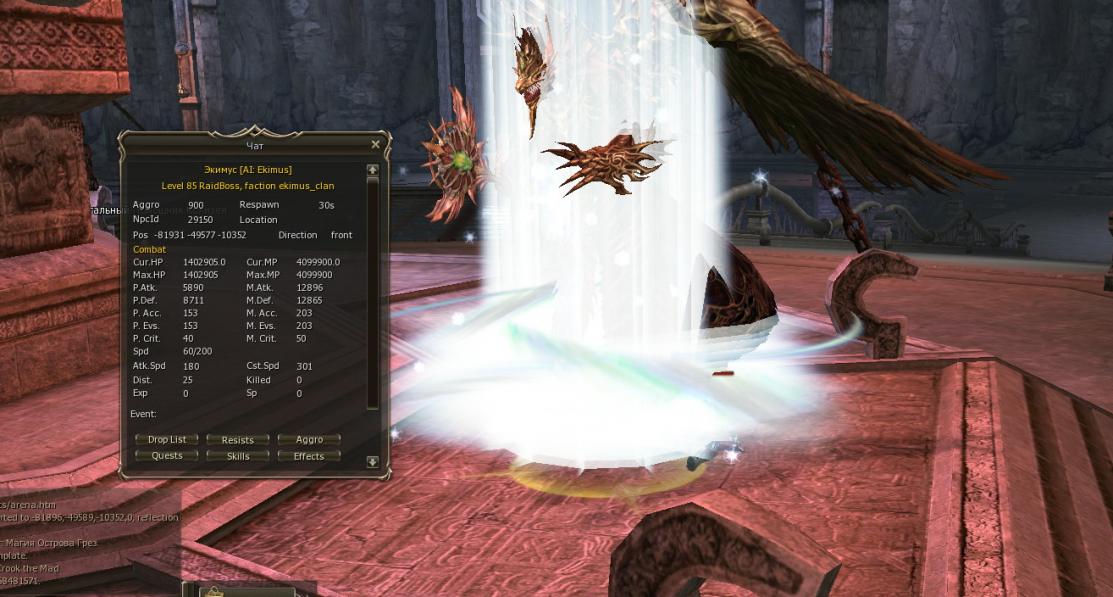Click the scroll-down arrow in NPC window
The image size is (1113, 597).
(373, 462)
